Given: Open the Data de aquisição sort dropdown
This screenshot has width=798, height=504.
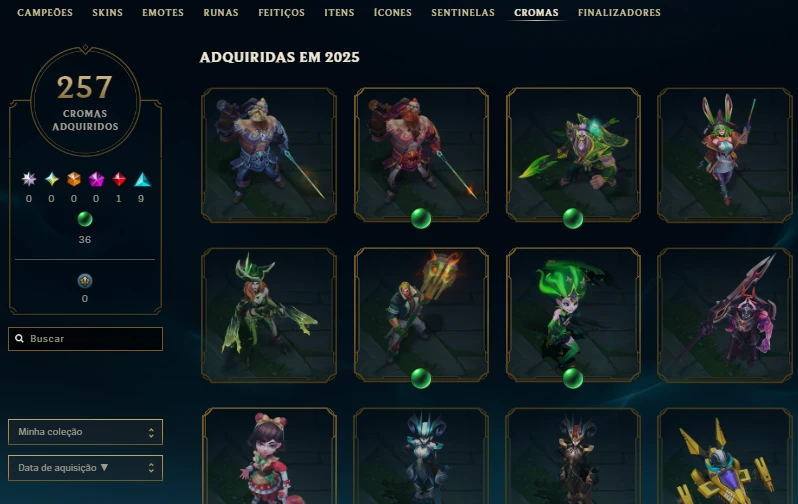Looking at the screenshot, I should coord(85,467).
